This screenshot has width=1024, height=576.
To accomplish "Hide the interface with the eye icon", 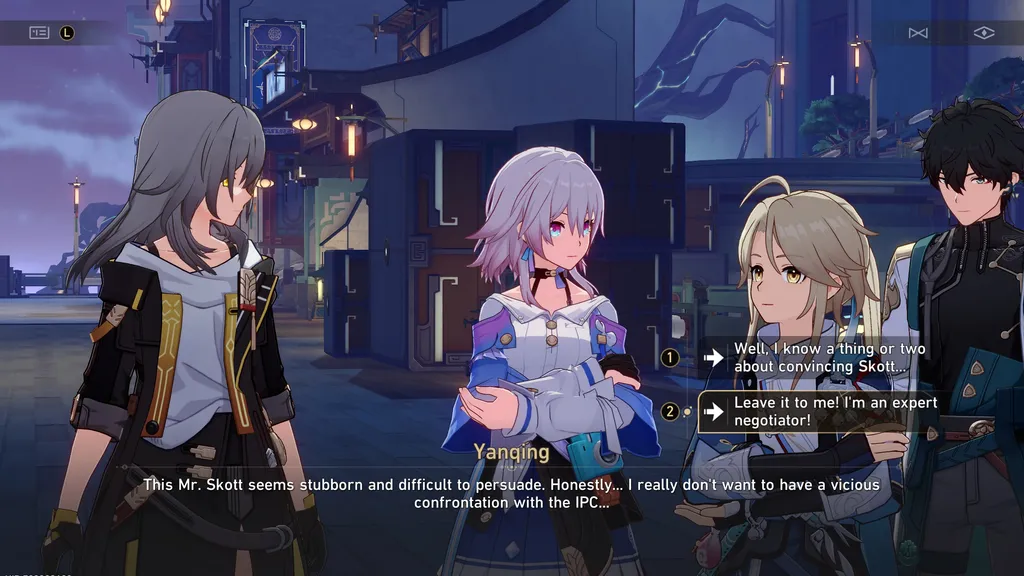I will (x=984, y=33).
